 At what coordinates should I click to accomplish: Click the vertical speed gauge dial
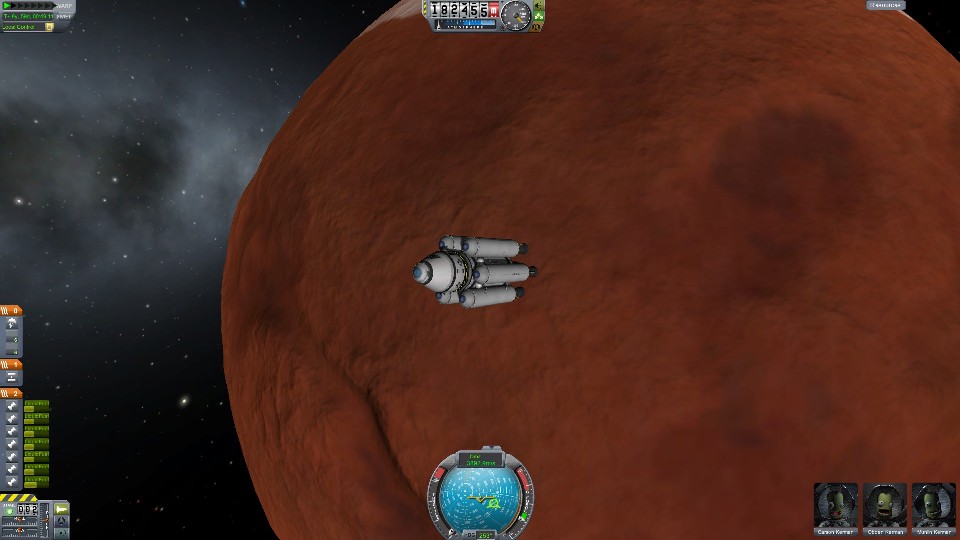(x=516, y=14)
